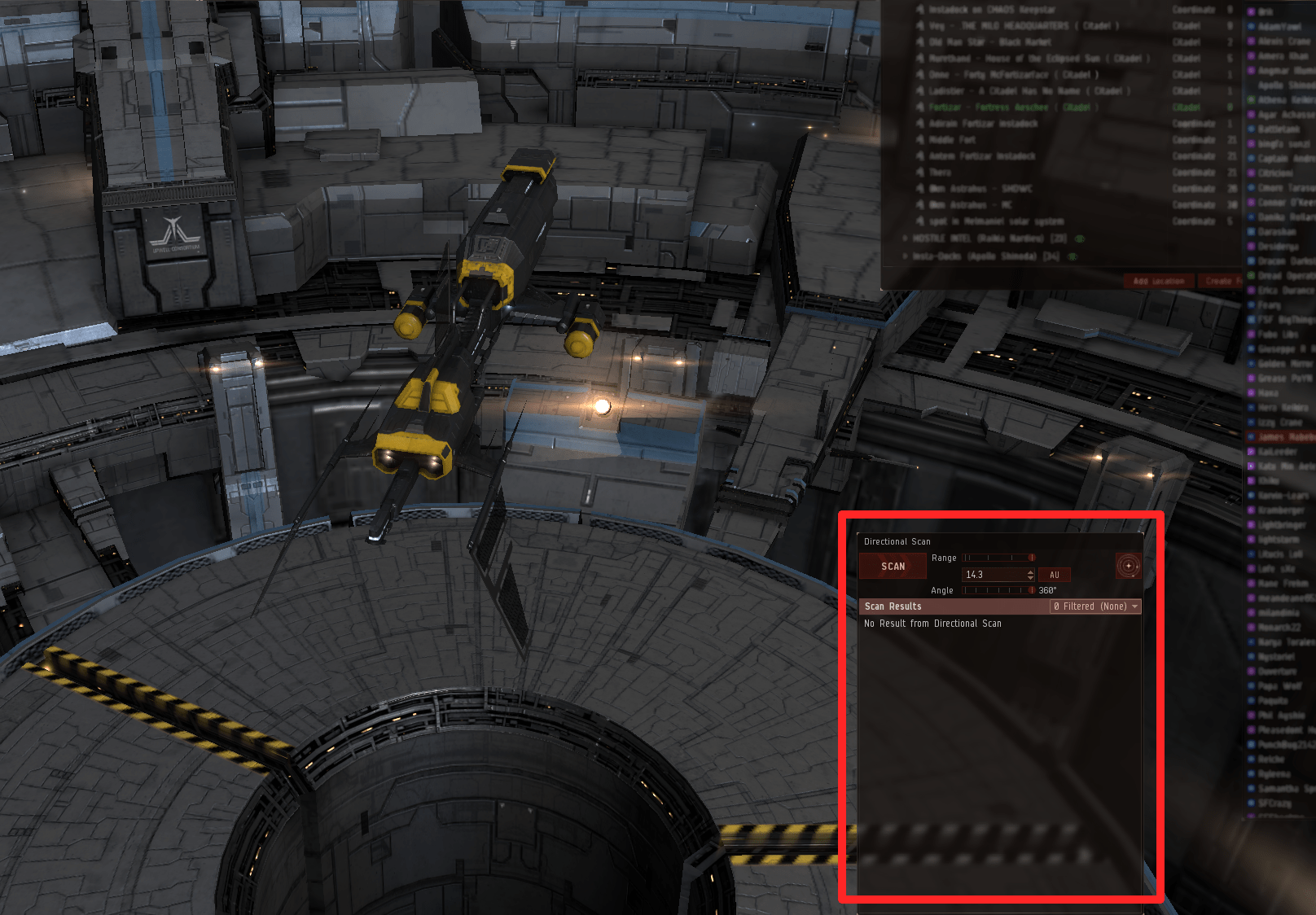This screenshot has width=1316, height=915.
Task: Open the system overview radar icon in Directional Scan
Action: tap(1127, 564)
